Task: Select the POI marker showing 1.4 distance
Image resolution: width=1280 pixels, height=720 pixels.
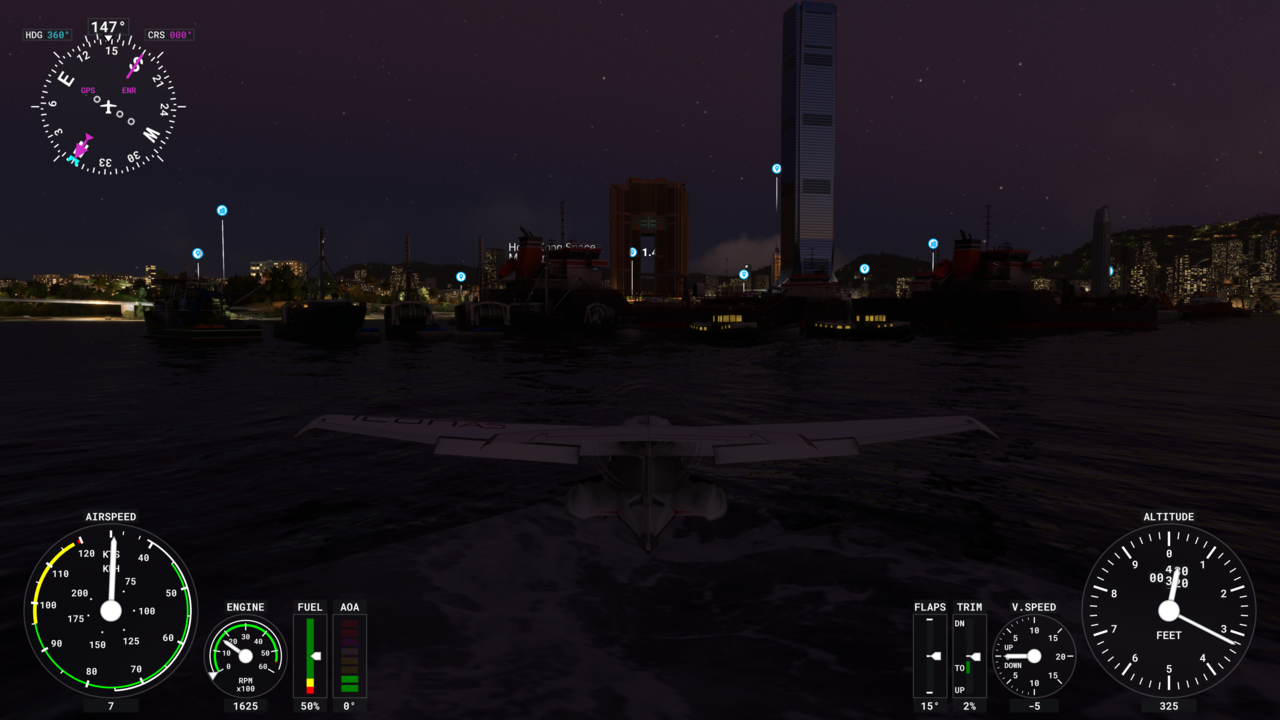Action: pos(631,251)
